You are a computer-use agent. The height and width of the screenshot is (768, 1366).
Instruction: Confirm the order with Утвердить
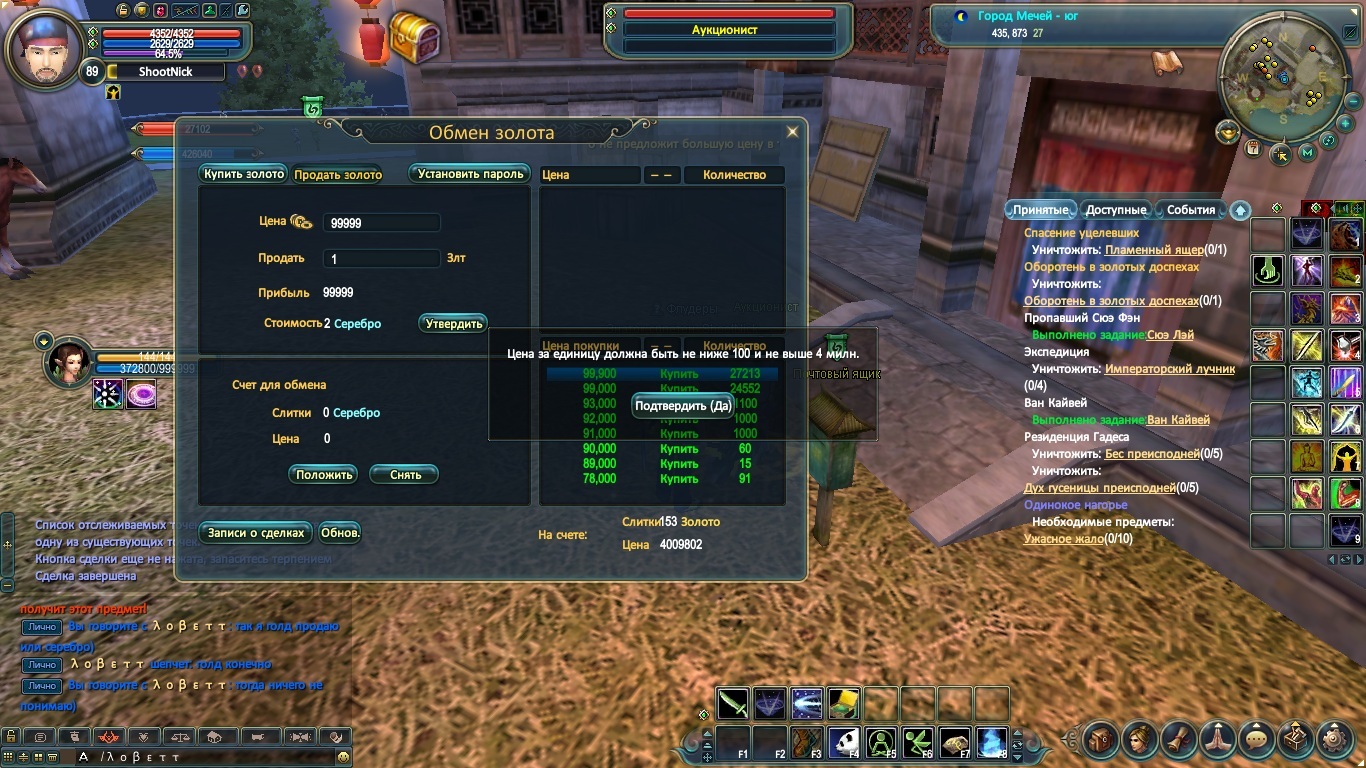(454, 324)
